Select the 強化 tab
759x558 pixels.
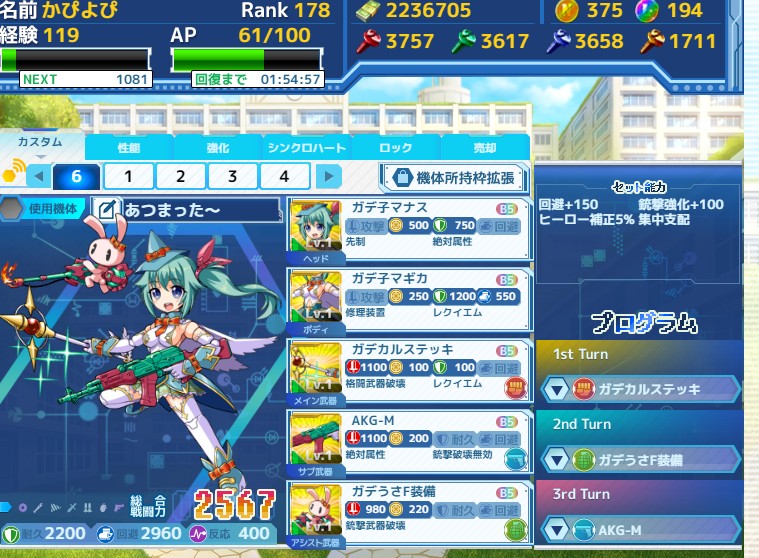217,147
